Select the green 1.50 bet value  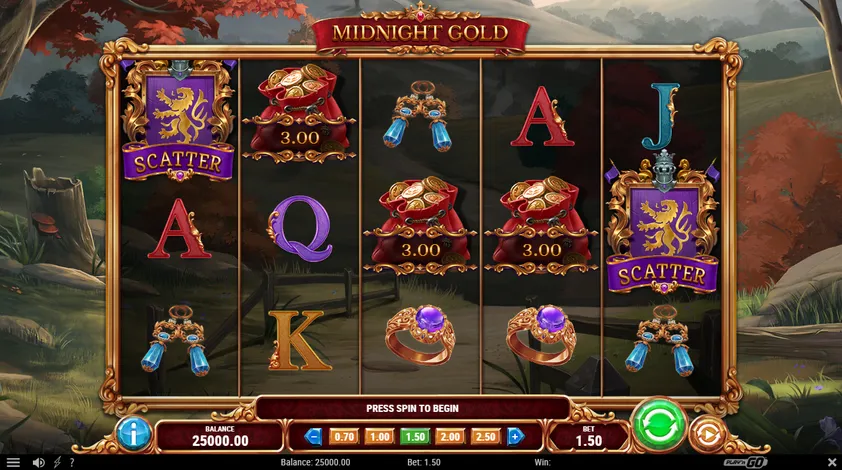[x=414, y=436]
